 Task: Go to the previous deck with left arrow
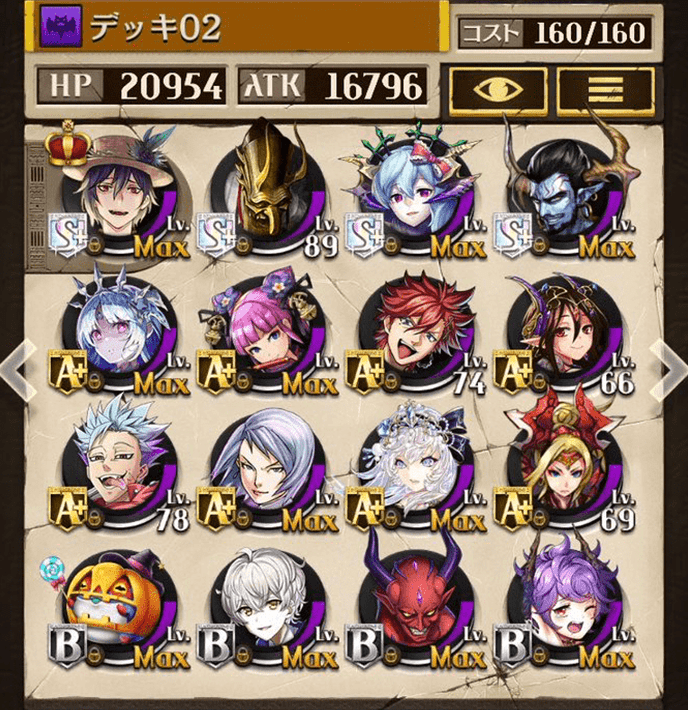pos(14,367)
